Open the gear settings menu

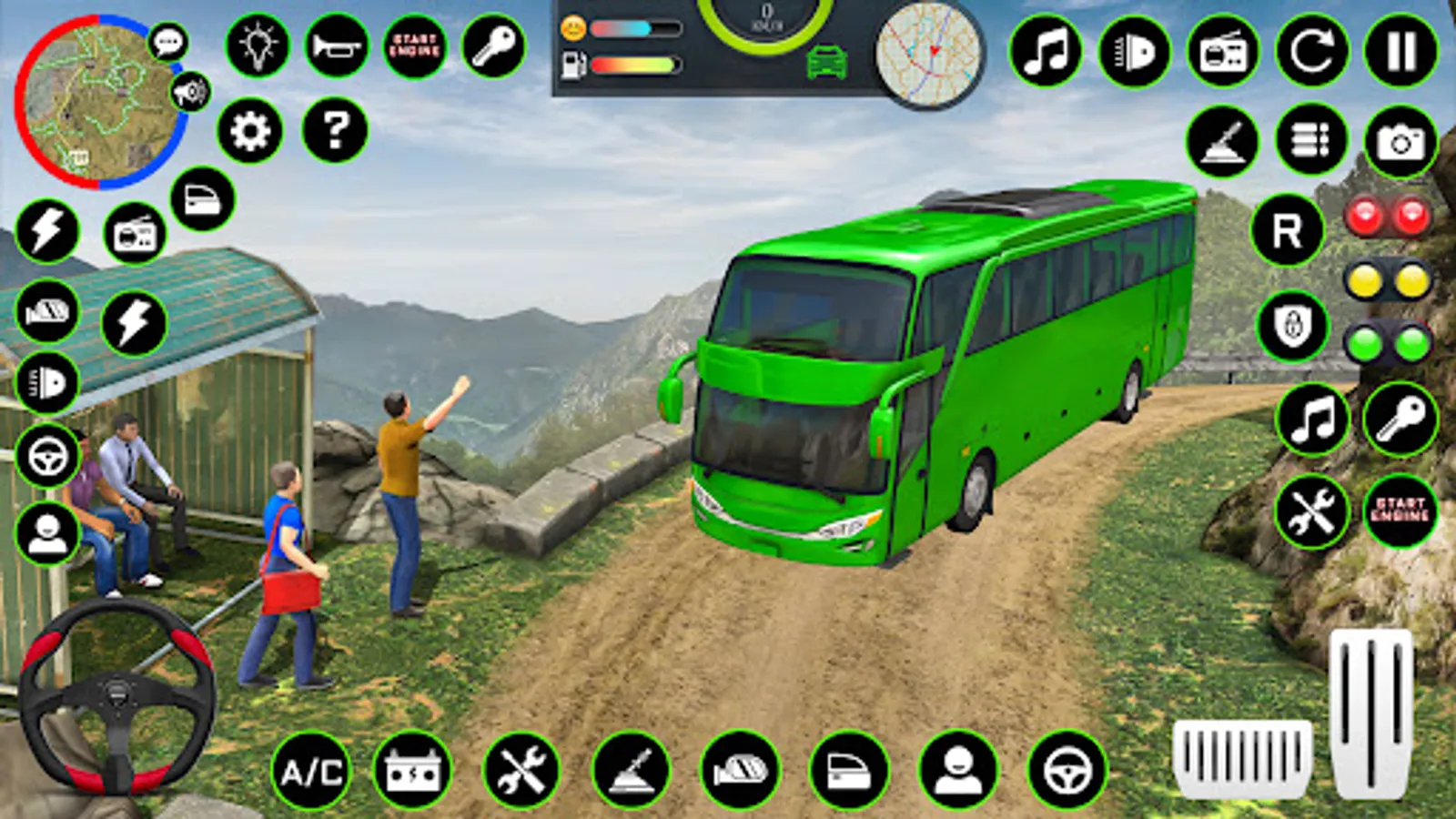pyautogui.click(x=250, y=132)
